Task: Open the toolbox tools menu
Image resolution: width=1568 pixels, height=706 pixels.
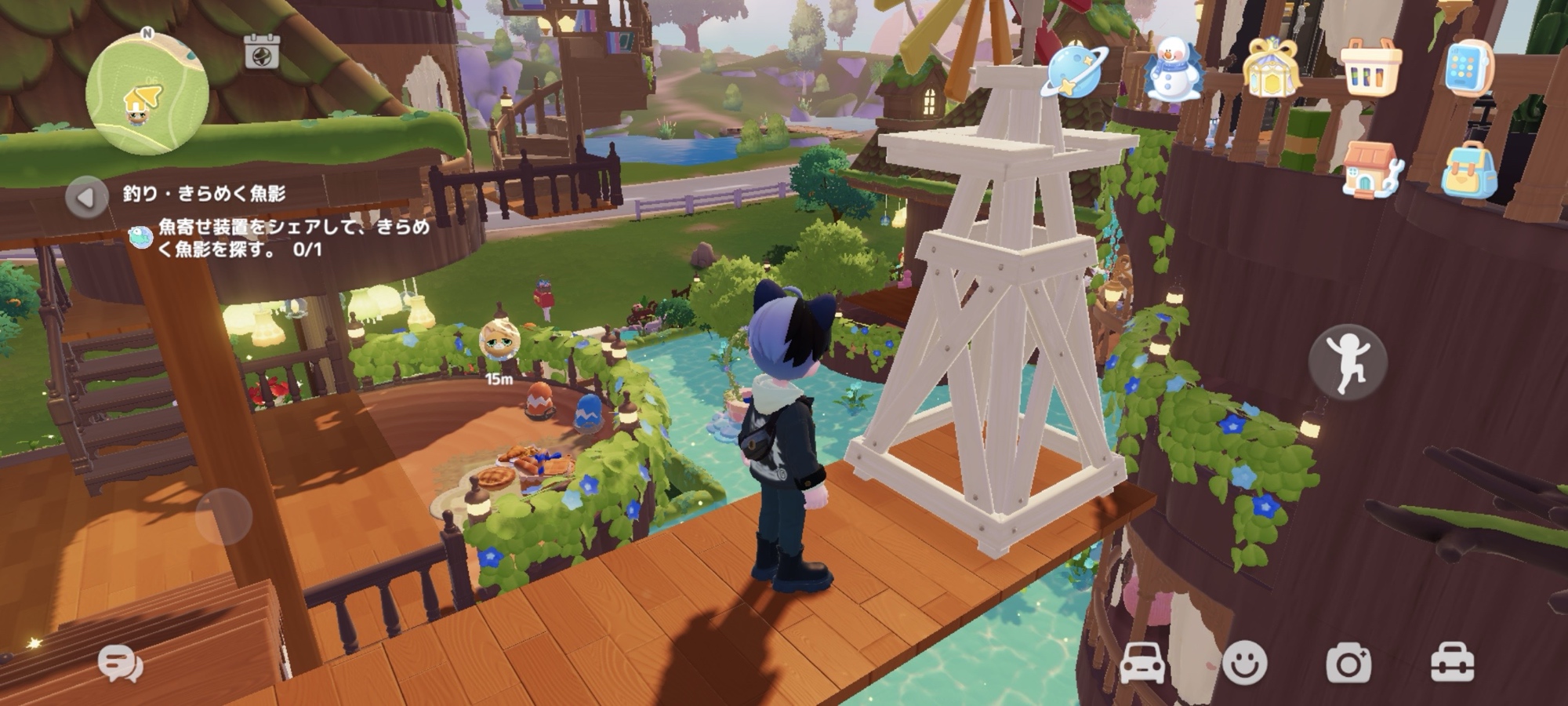Action: click(1452, 664)
